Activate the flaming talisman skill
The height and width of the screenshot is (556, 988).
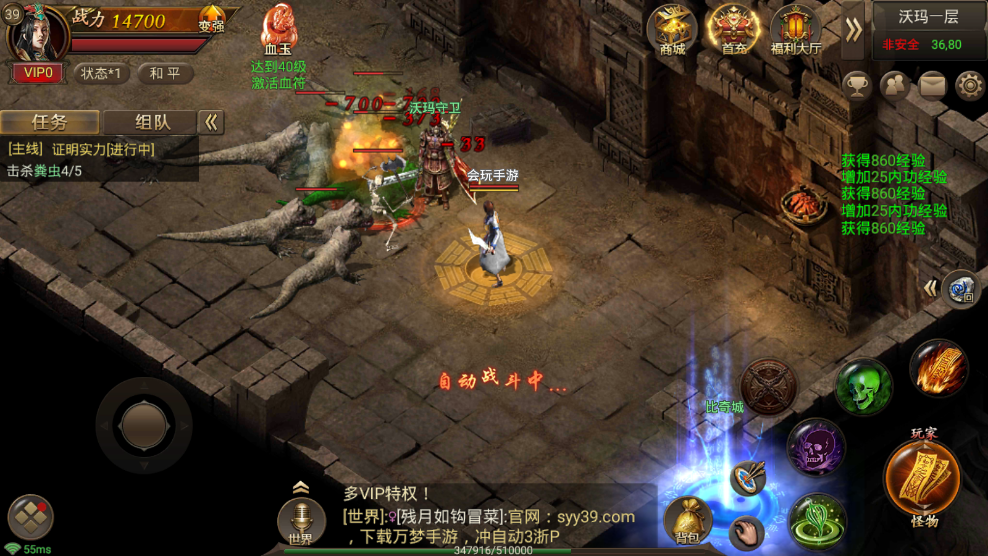pos(938,367)
